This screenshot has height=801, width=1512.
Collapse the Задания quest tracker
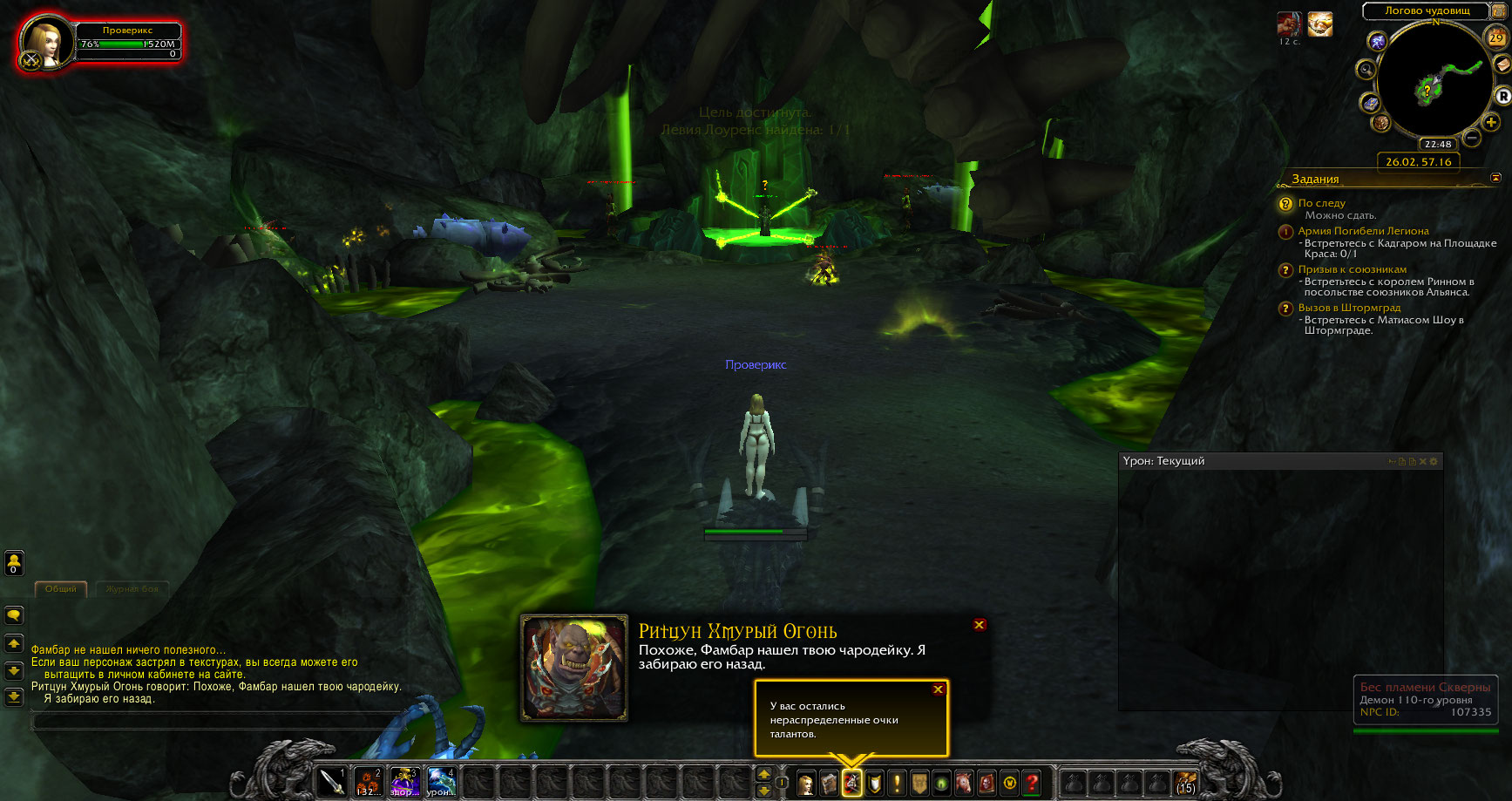pyautogui.click(x=1496, y=178)
